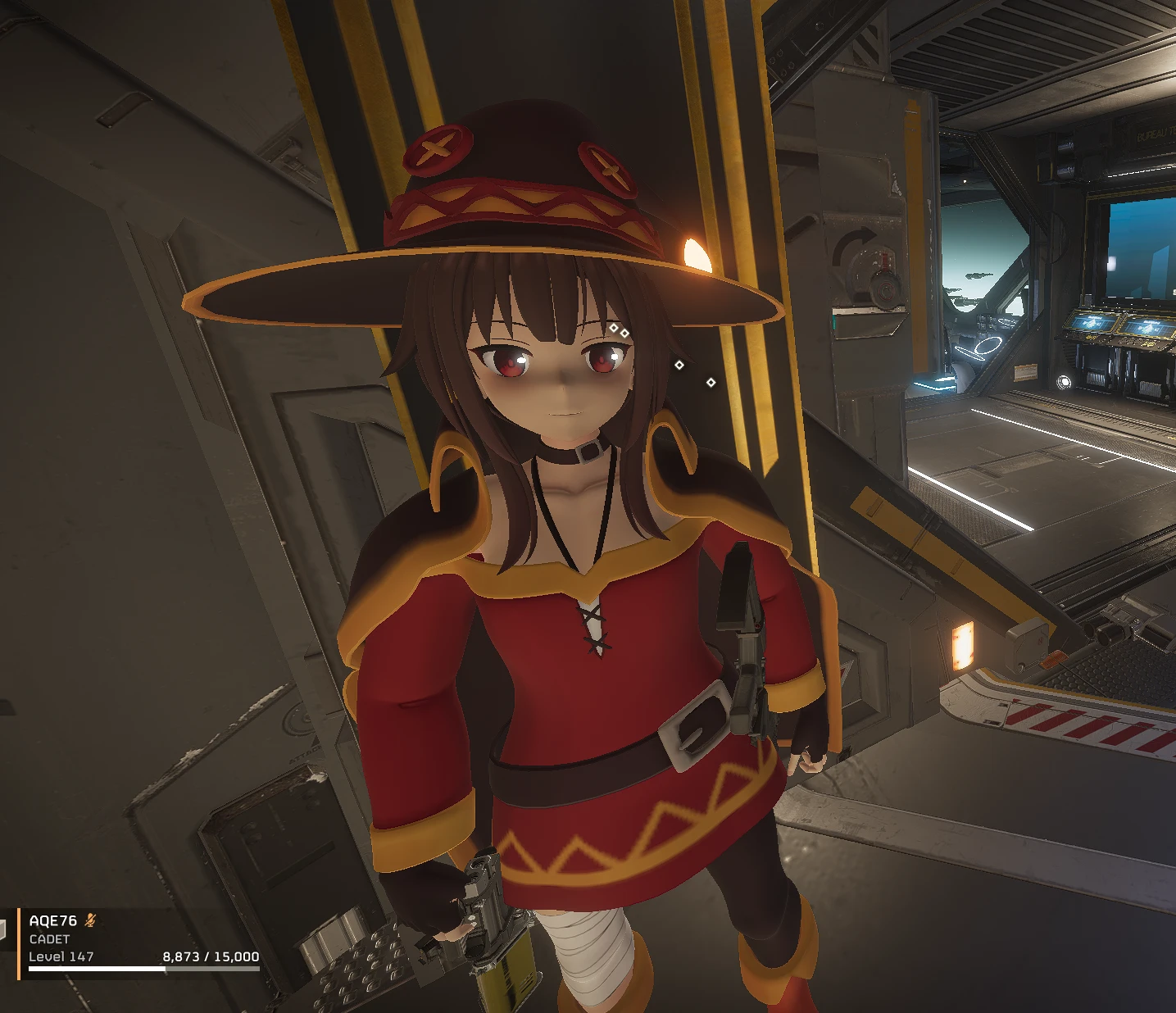Open the right holographic console screen
Image resolution: width=1176 pixels, height=1013 pixels.
1147,326
